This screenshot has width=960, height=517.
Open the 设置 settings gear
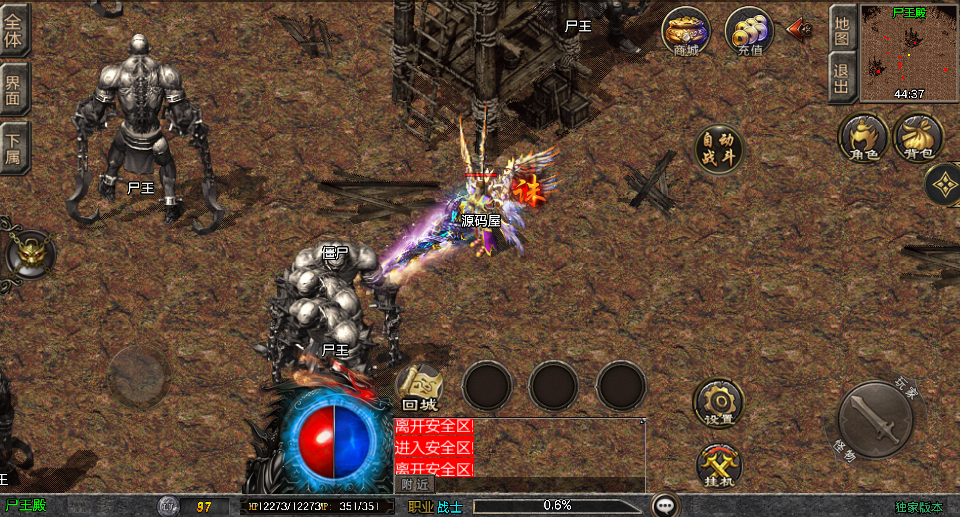(x=718, y=402)
